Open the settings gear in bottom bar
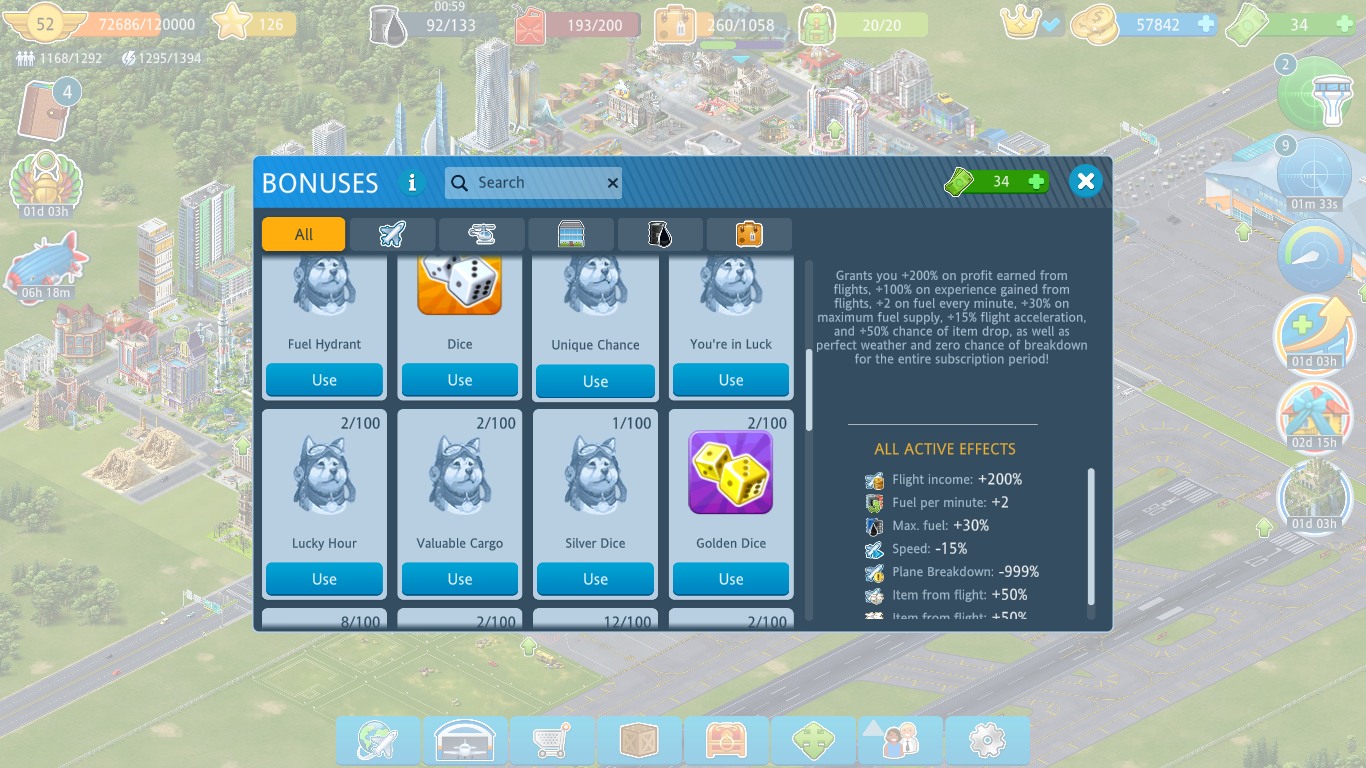This screenshot has width=1366, height=768. 986,741
